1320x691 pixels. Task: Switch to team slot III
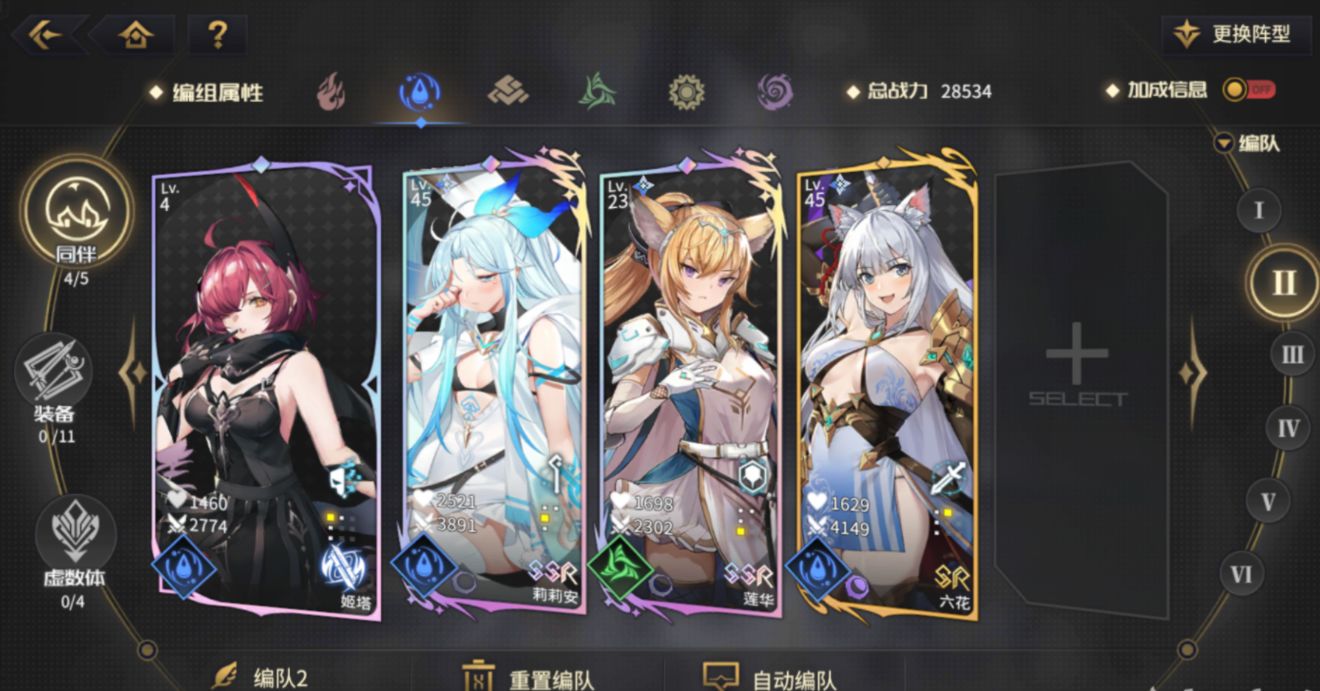pos(1292,355)
